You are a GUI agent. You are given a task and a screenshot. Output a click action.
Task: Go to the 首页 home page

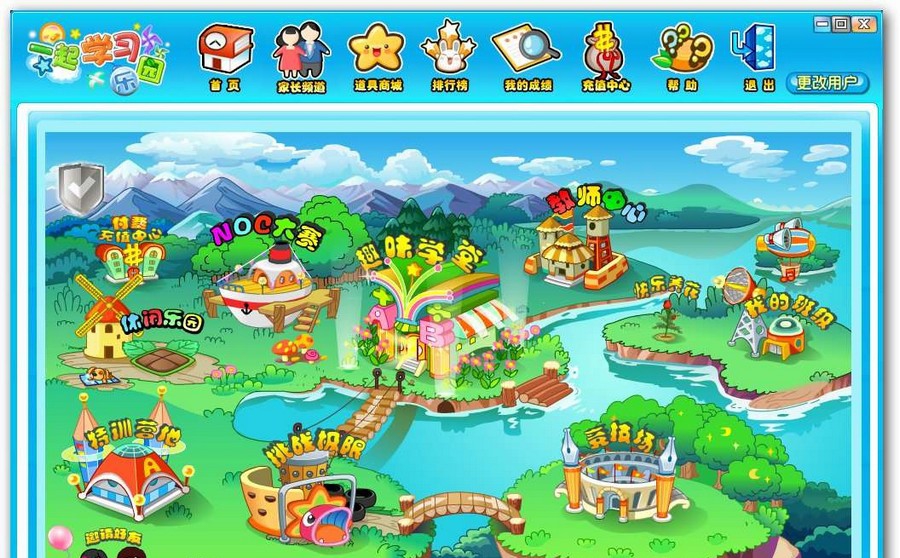(x=225, y=55)
